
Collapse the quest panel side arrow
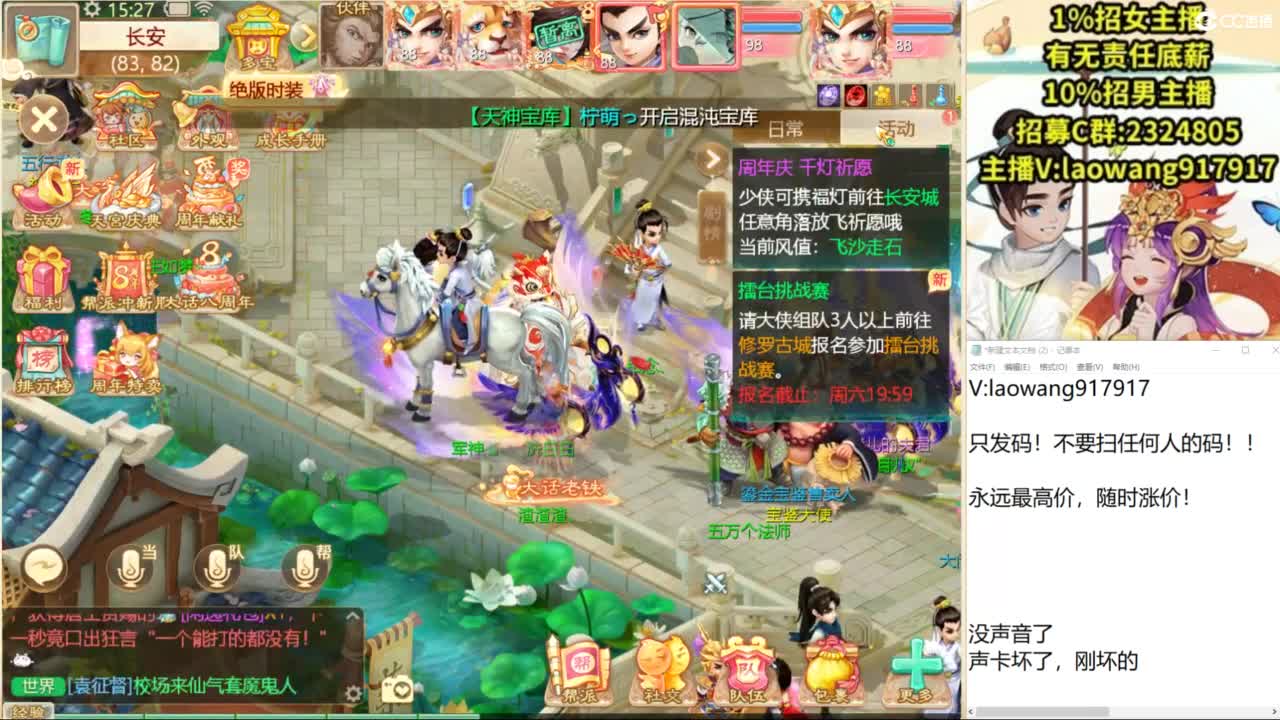(714, 158)
